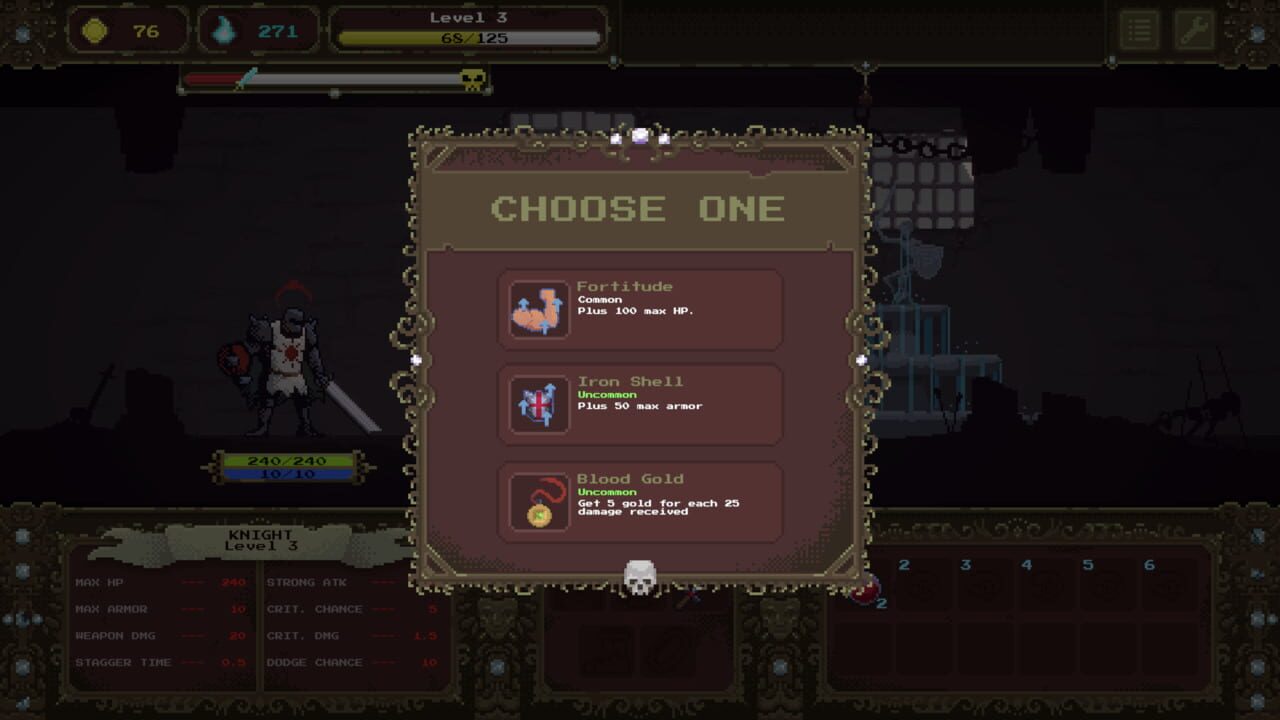
Task: Click the Iron Shell shield icon
Action: 538,406
